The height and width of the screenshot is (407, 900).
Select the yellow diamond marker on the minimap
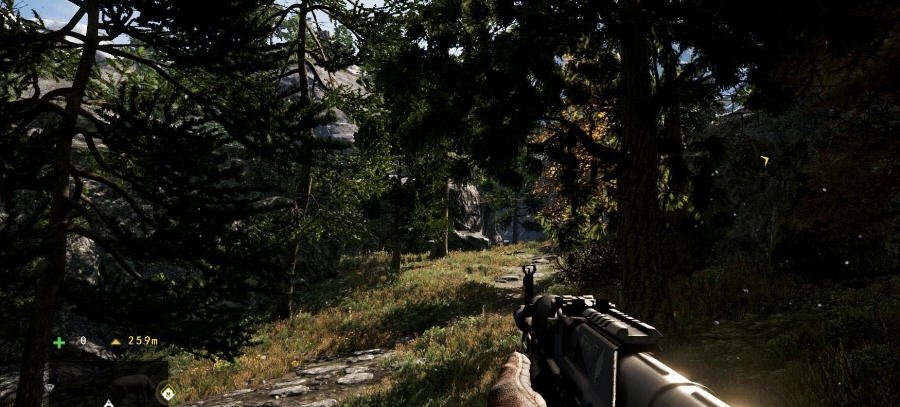[x=166, y=391]
